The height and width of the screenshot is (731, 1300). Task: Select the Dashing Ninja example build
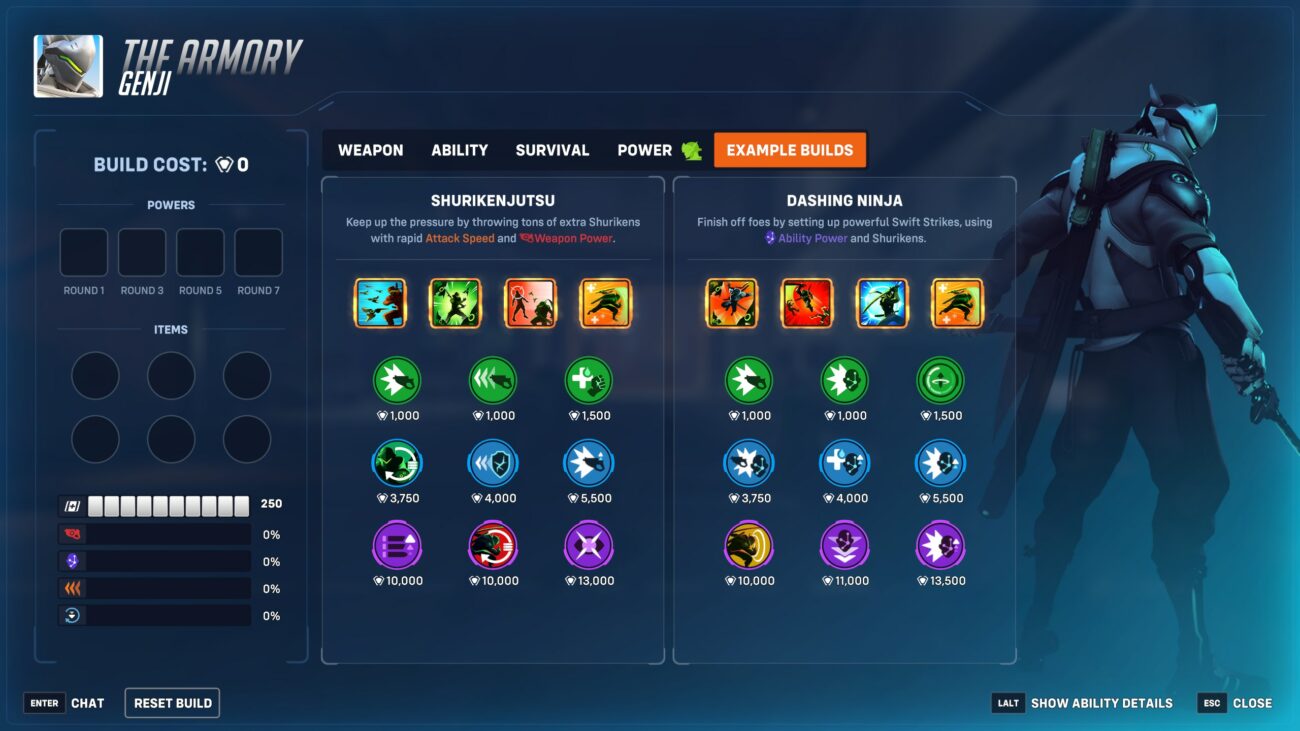click(844, 200)
